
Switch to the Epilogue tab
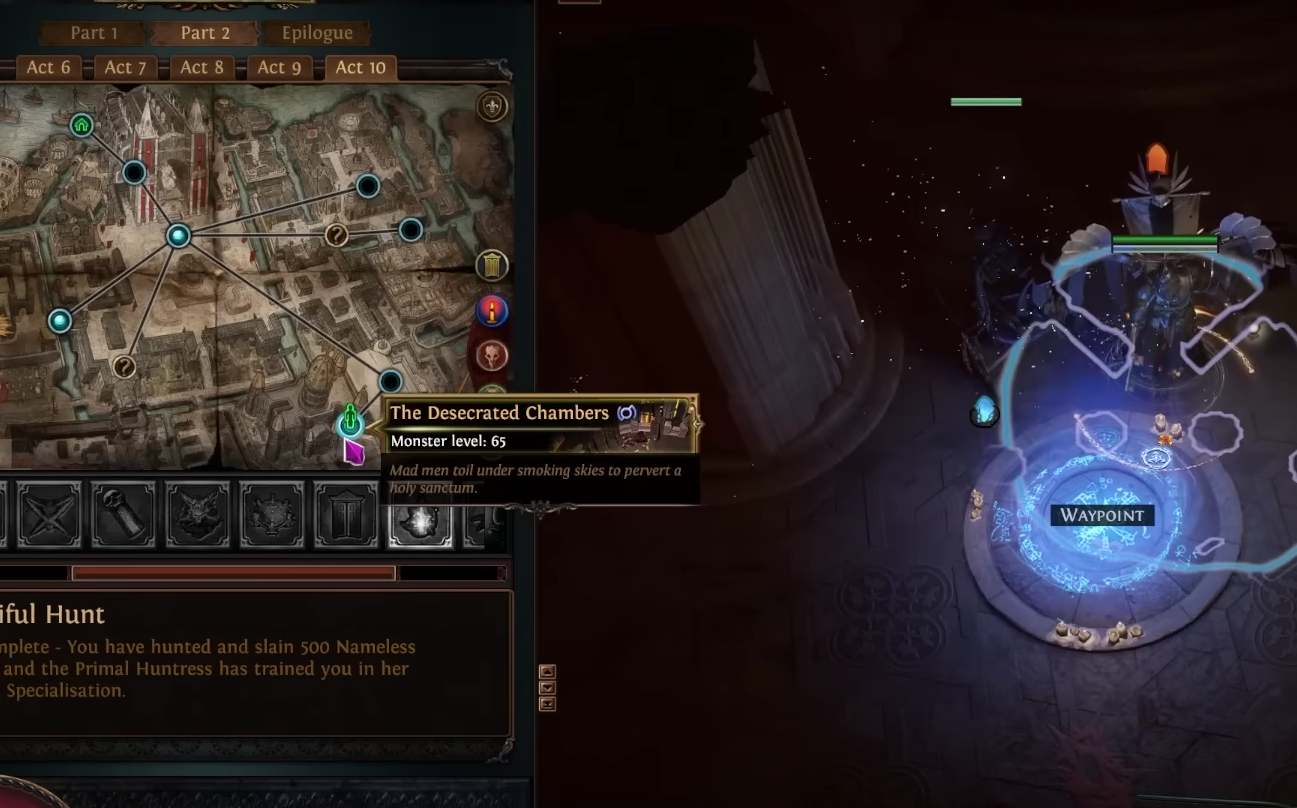(316, 32)
